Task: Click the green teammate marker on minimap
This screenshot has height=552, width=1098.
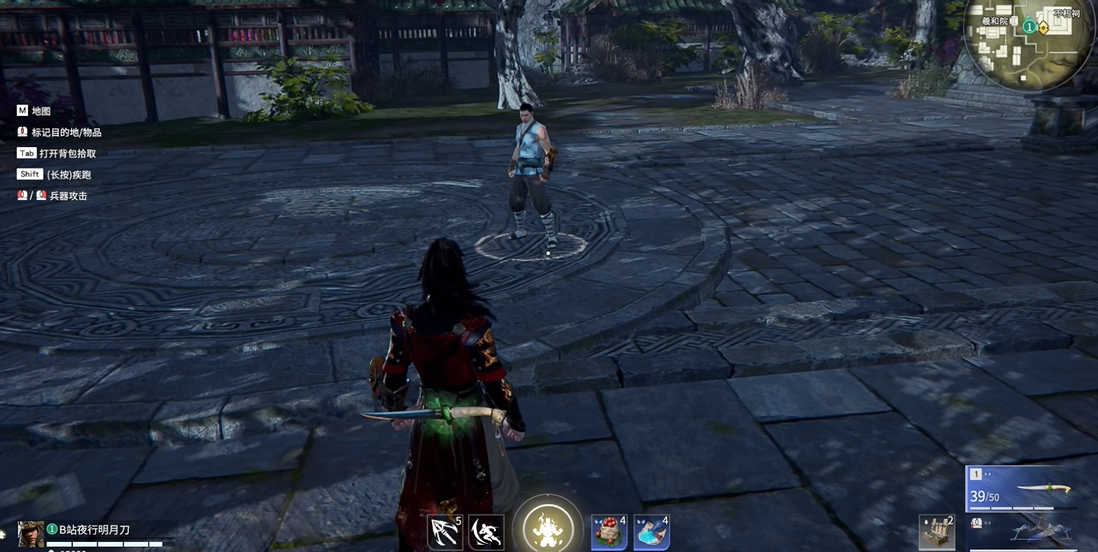Action: point(1029,27)
